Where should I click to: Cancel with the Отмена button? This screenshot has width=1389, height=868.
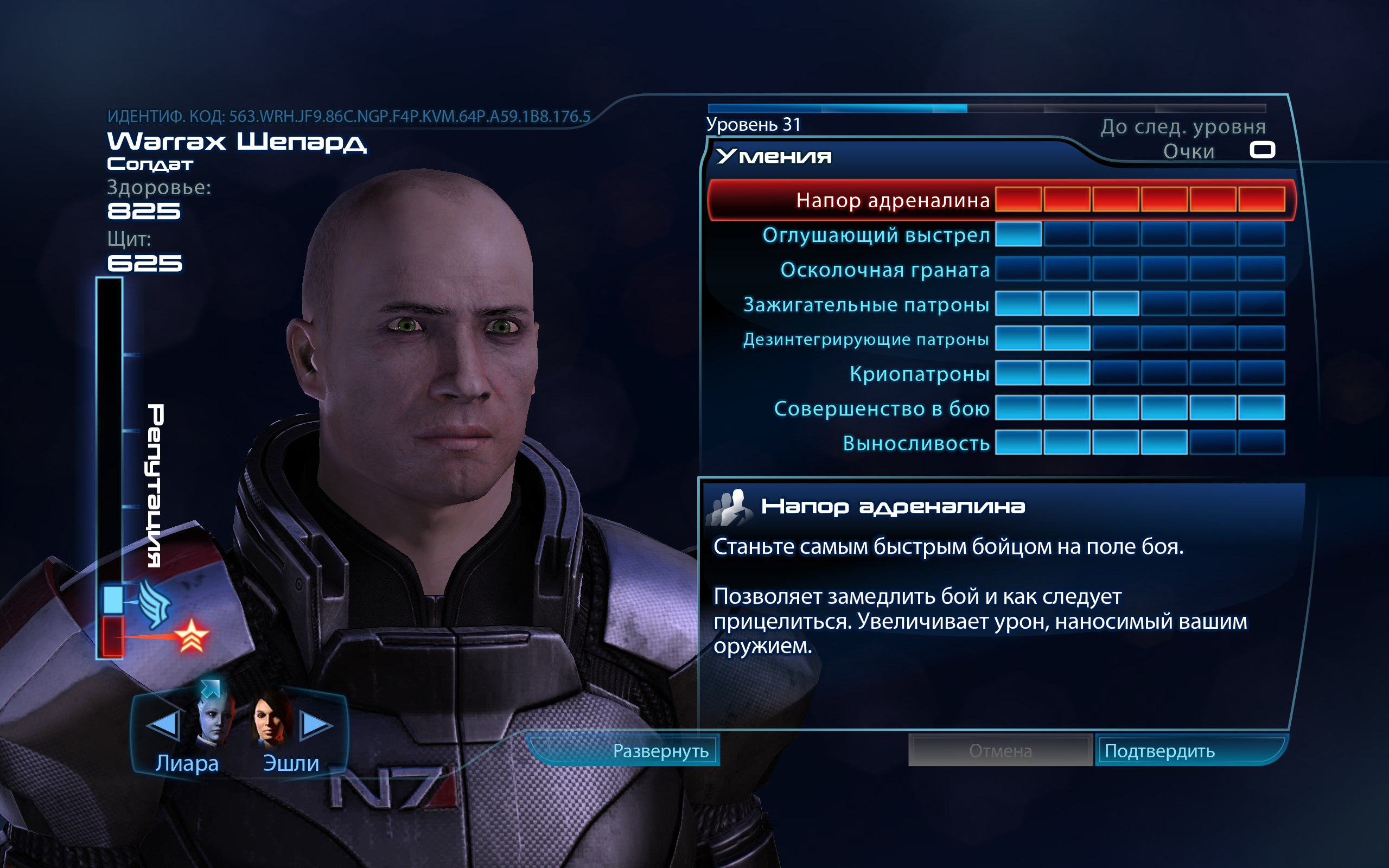point(1000,751)
